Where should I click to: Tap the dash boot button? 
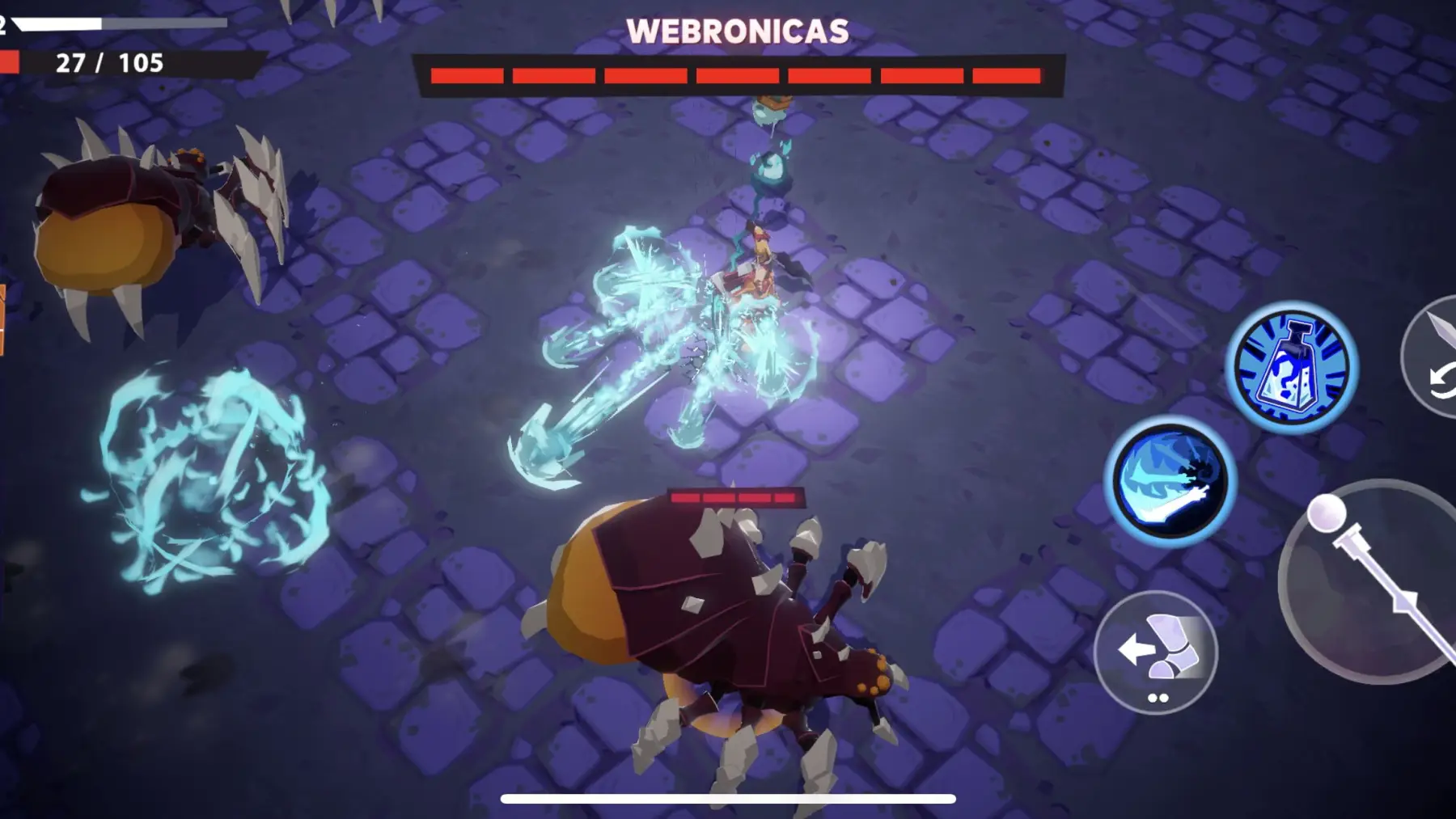coord(1156,652)
